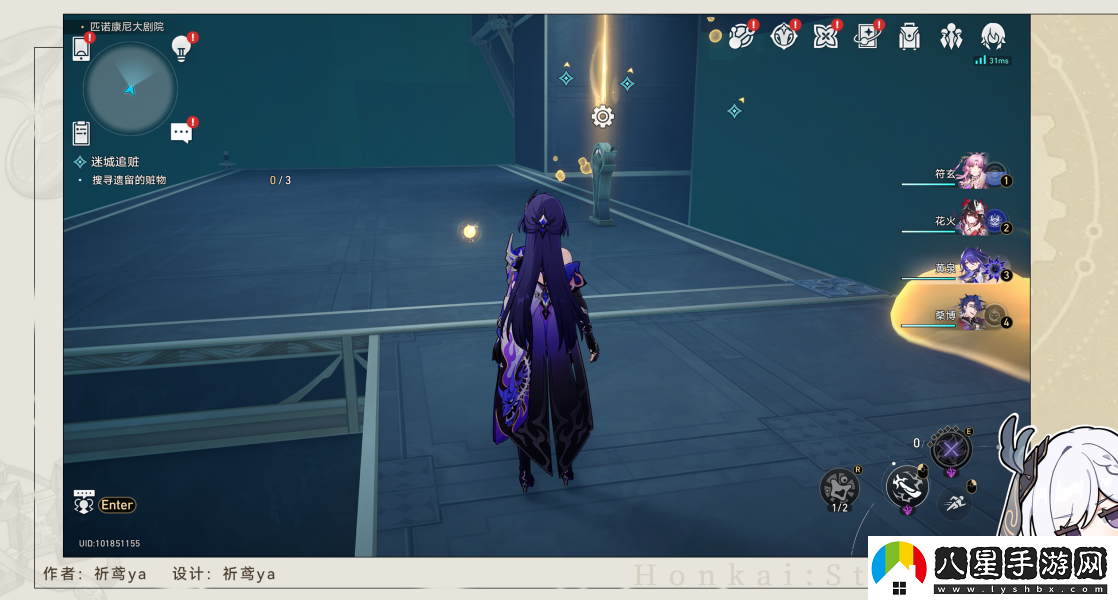Switch to party member 符玄
The width and height of the screenshot is (1118, 600).
point(972,173)
